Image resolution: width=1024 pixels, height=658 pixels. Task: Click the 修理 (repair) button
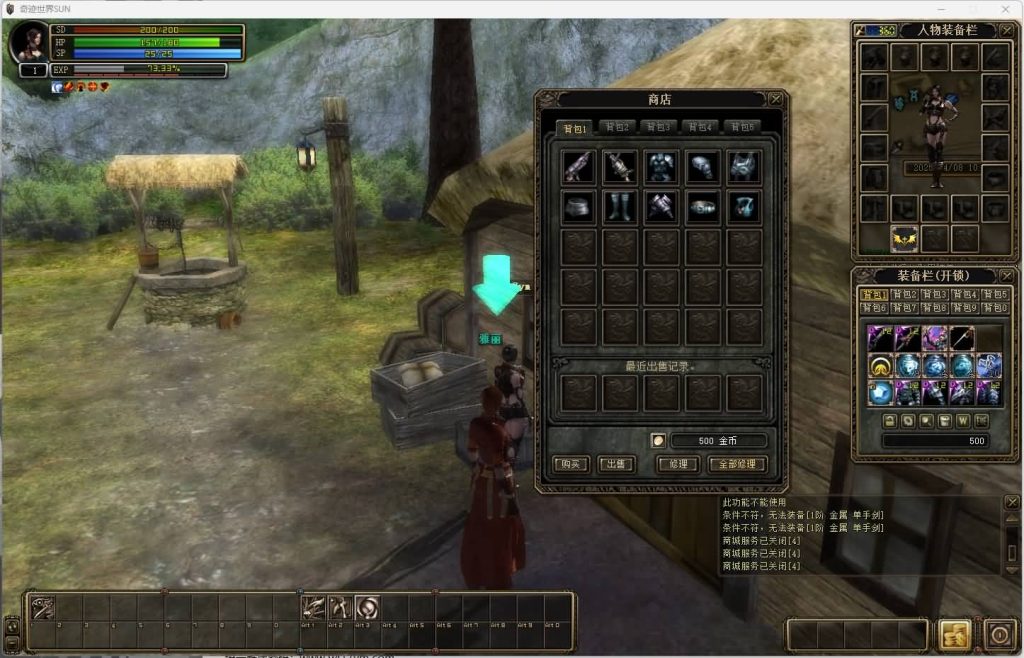point(676,464)
